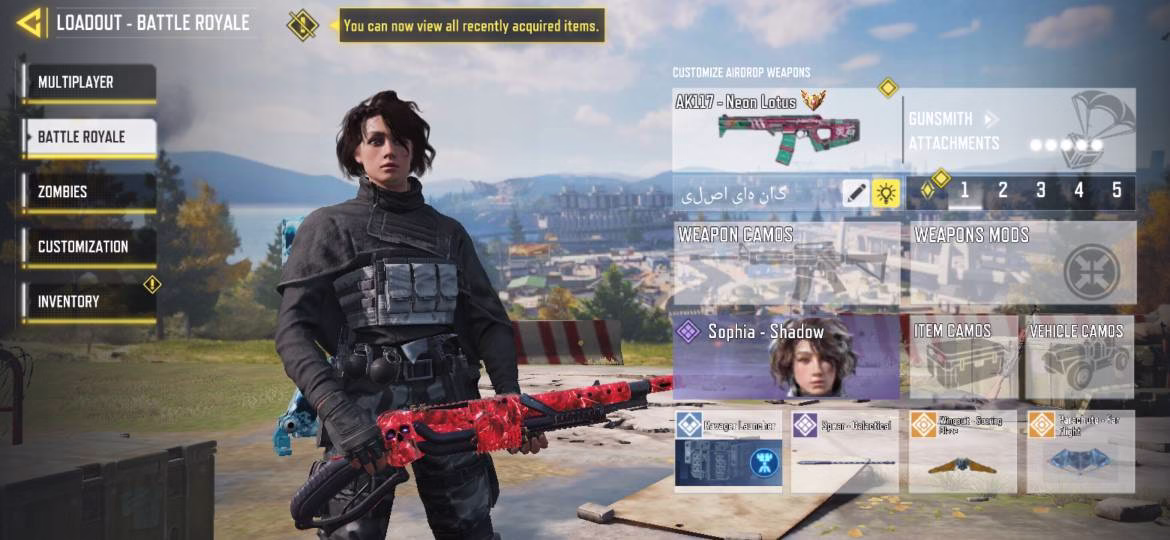Click the yellow lightbulb button
1170x540 pixels.
886,193
